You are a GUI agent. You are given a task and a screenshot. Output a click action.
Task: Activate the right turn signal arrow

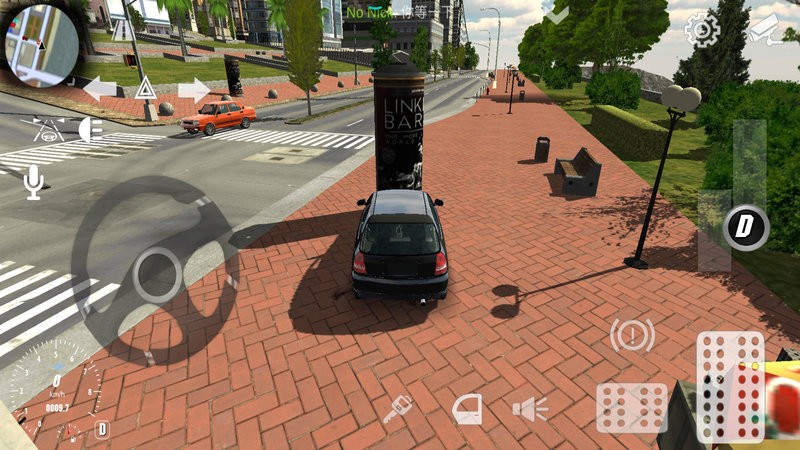pos(193,89)
